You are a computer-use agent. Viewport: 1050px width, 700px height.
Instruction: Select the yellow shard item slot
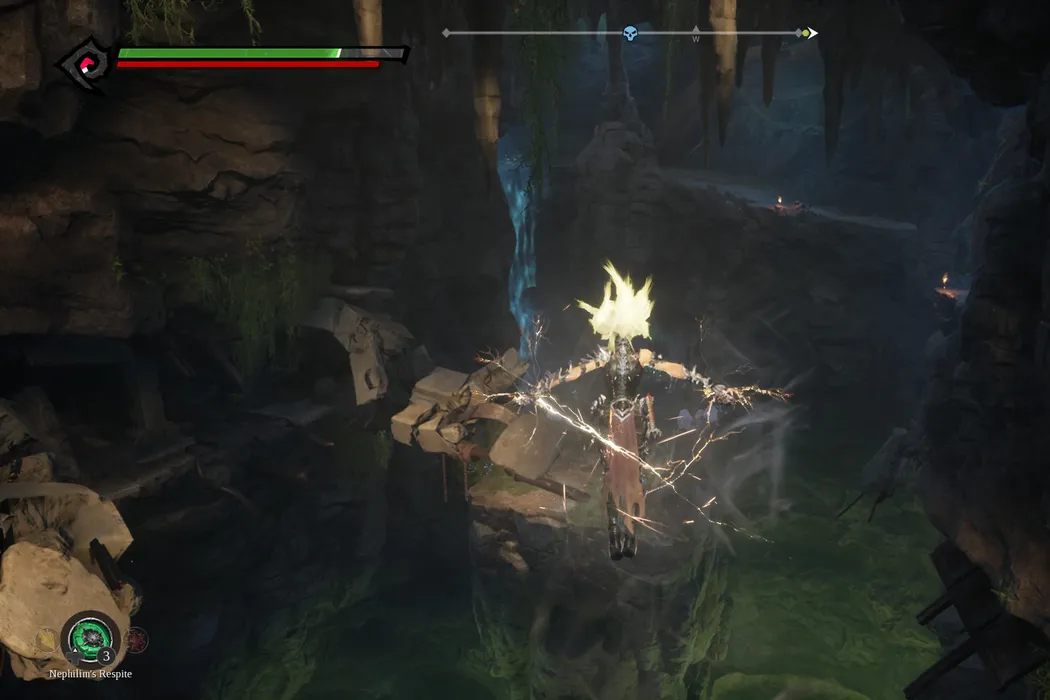click(47, 639)
